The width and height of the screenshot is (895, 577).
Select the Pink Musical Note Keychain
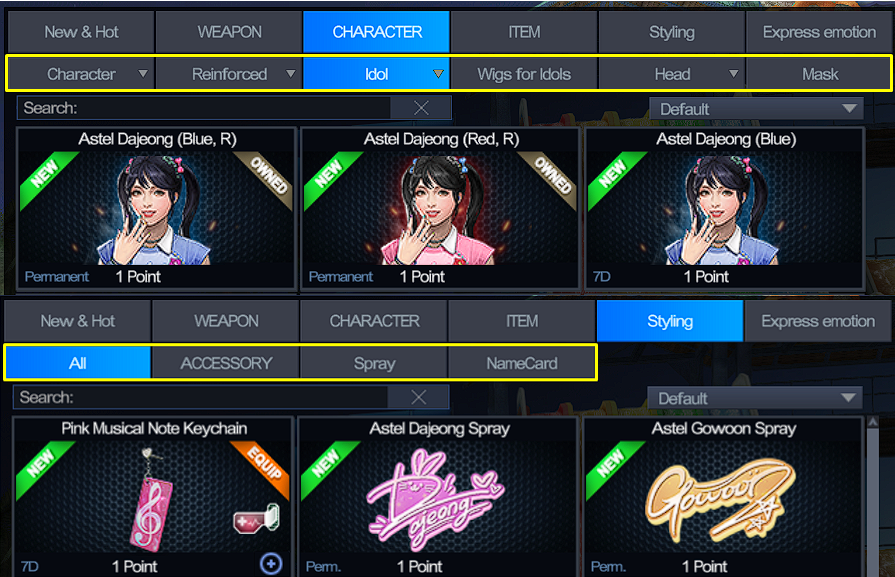click(154, 497)
